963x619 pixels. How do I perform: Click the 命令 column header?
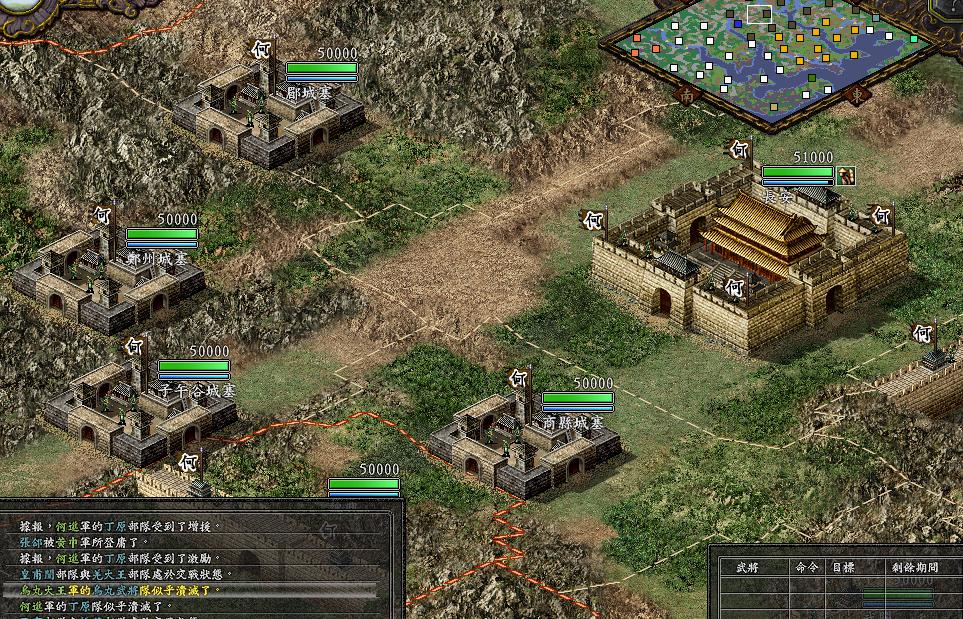806,567
